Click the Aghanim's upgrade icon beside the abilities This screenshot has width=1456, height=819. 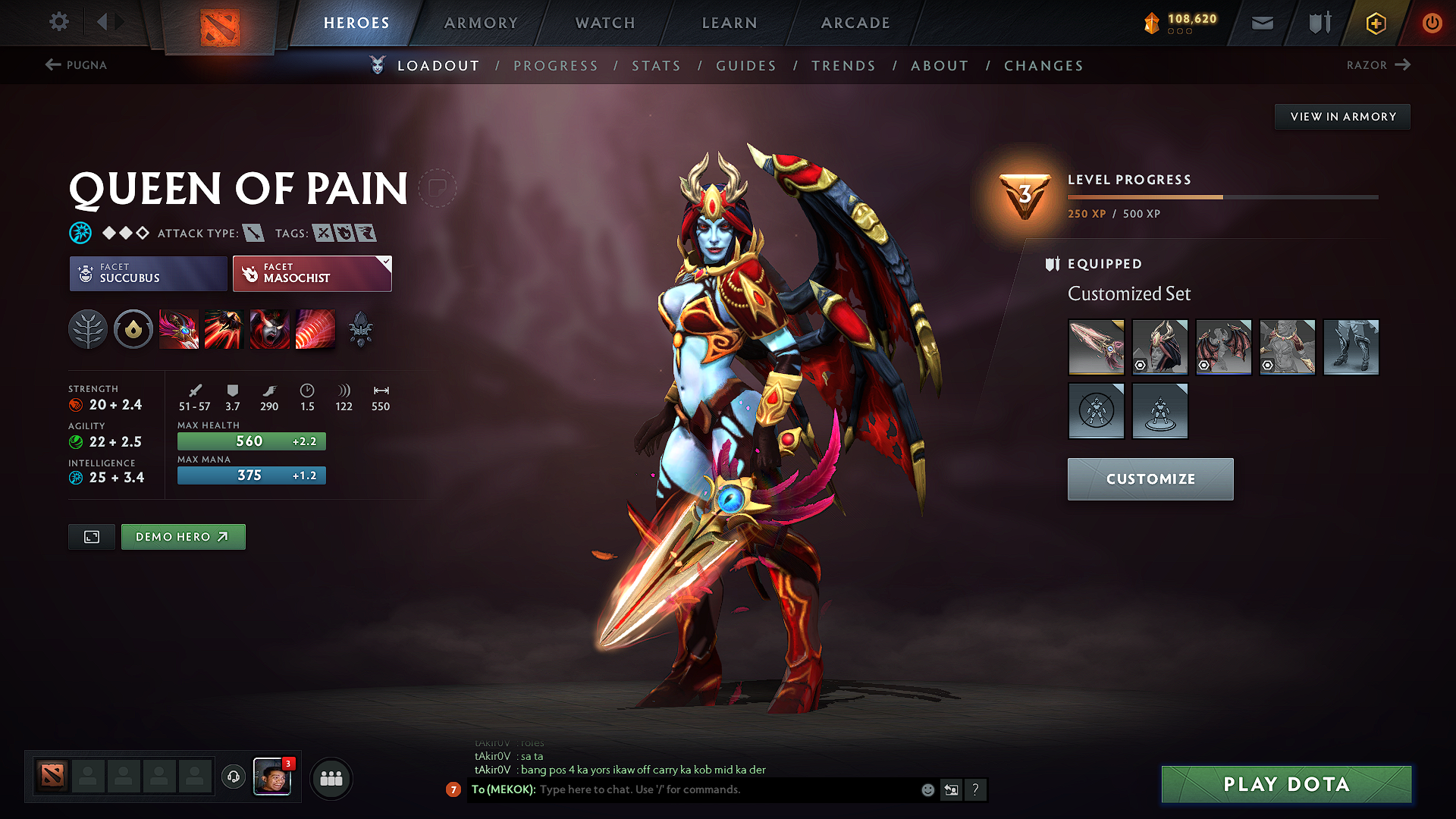pos(362,329)
